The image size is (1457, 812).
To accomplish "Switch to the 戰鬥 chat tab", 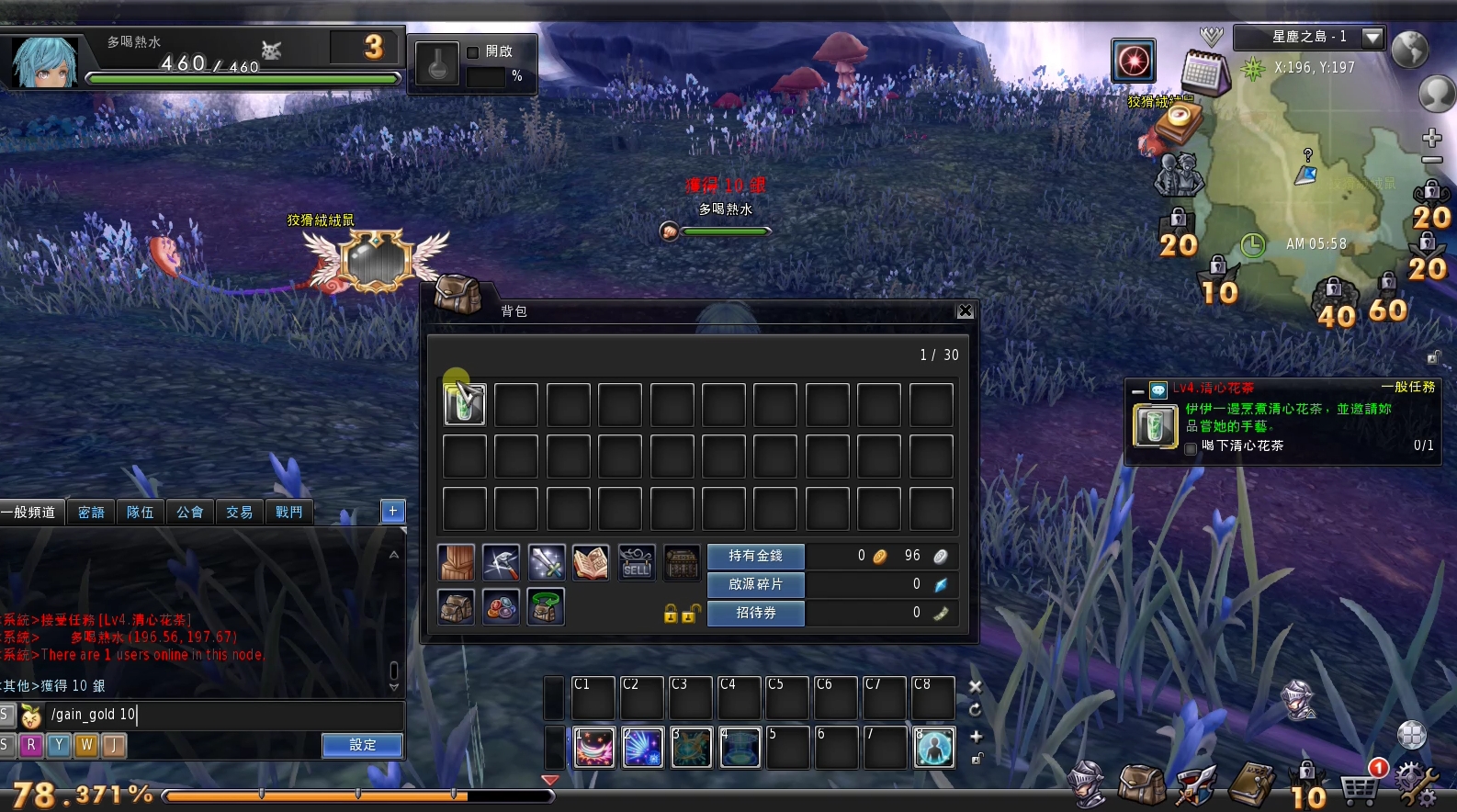I will [289, 512].
